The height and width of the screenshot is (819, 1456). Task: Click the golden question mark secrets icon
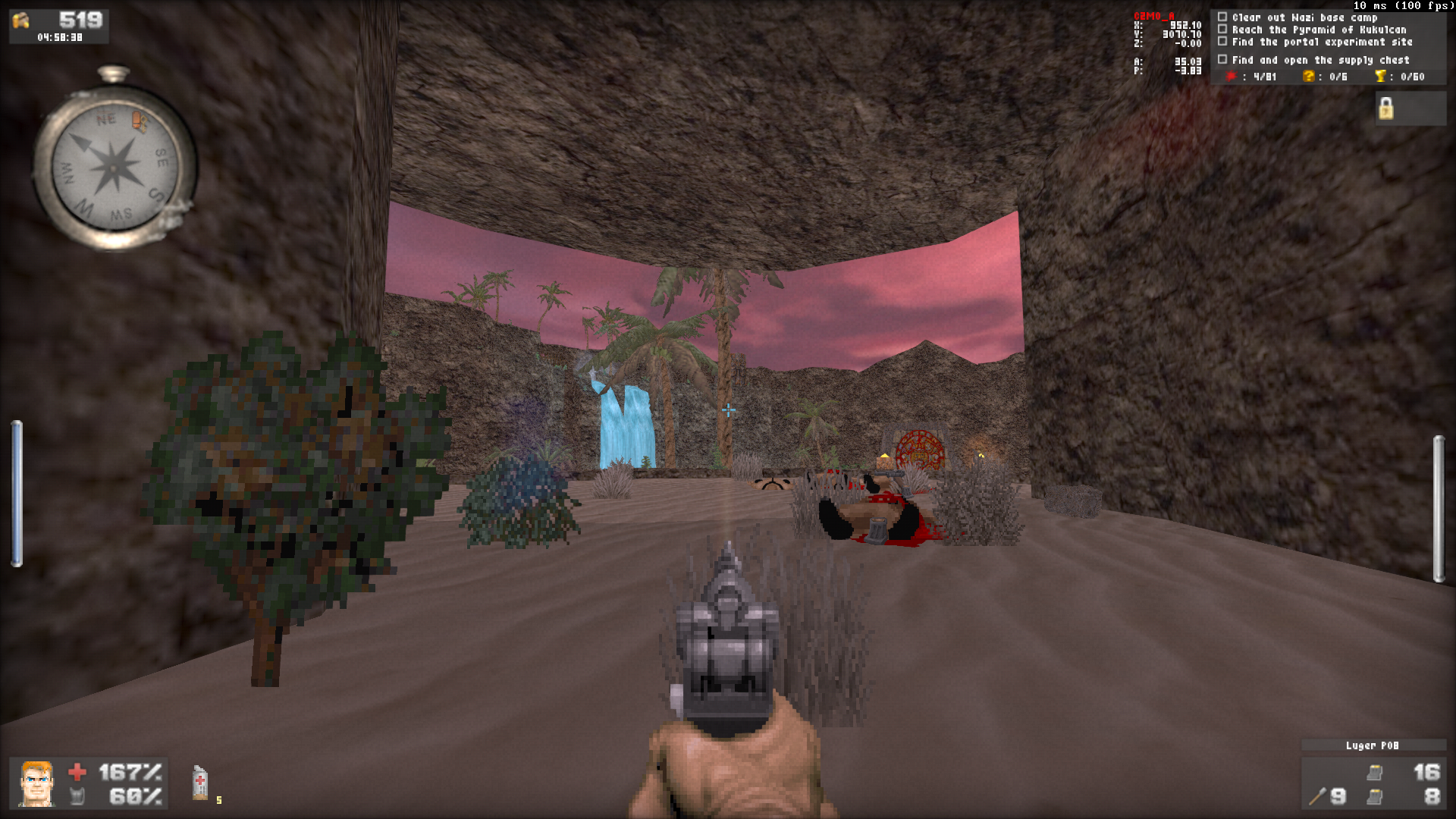(1309, 76)
